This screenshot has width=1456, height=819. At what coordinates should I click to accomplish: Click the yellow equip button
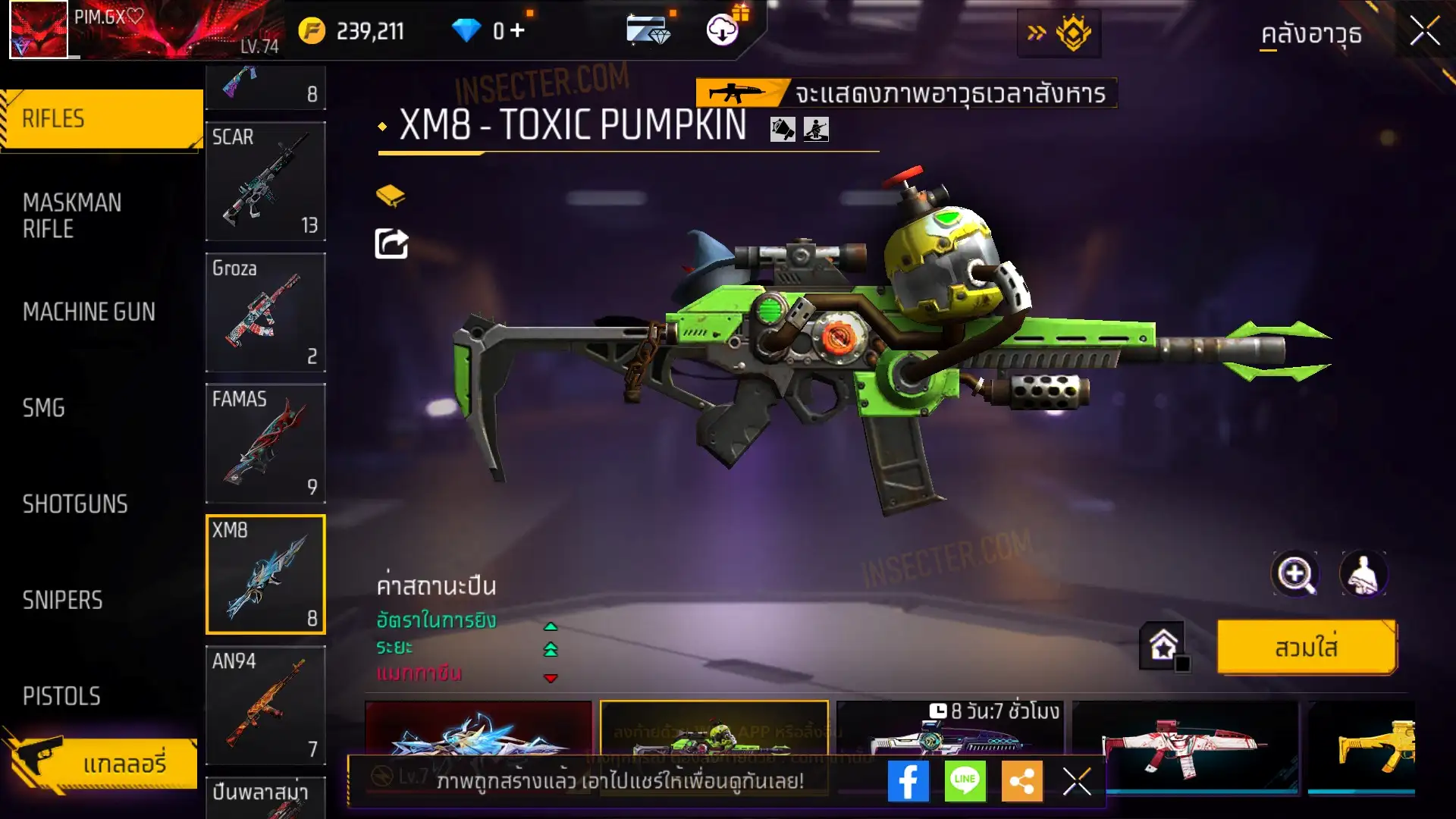1306,648
